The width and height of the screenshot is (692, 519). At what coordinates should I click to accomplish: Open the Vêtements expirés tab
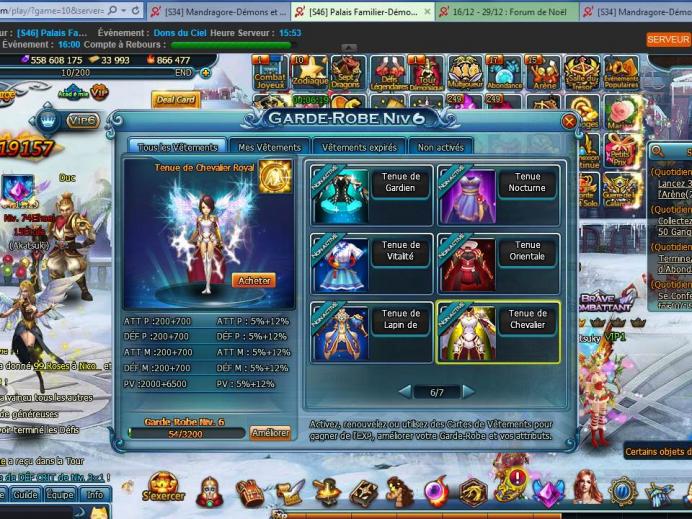point(359,147)
